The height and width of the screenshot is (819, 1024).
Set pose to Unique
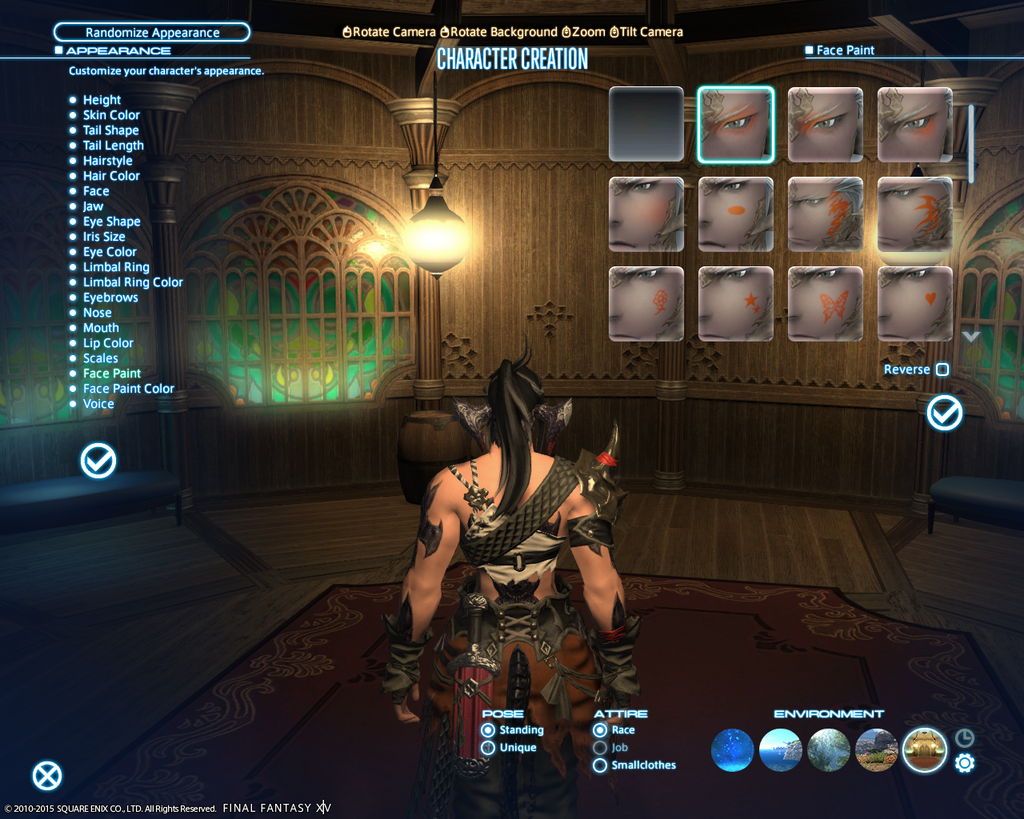tap(488, 748)
